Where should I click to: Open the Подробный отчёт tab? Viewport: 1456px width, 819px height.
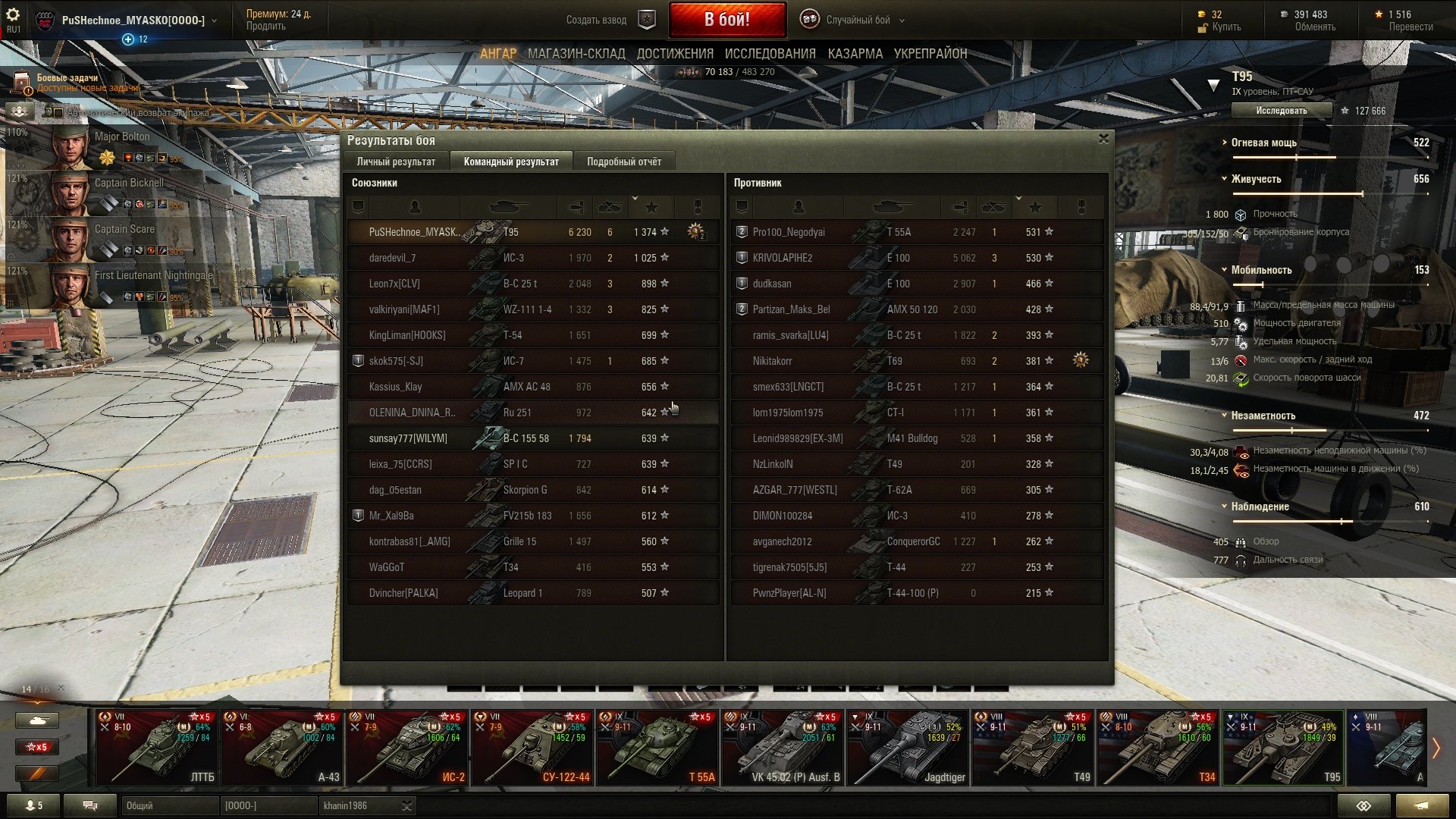(623, 162)
